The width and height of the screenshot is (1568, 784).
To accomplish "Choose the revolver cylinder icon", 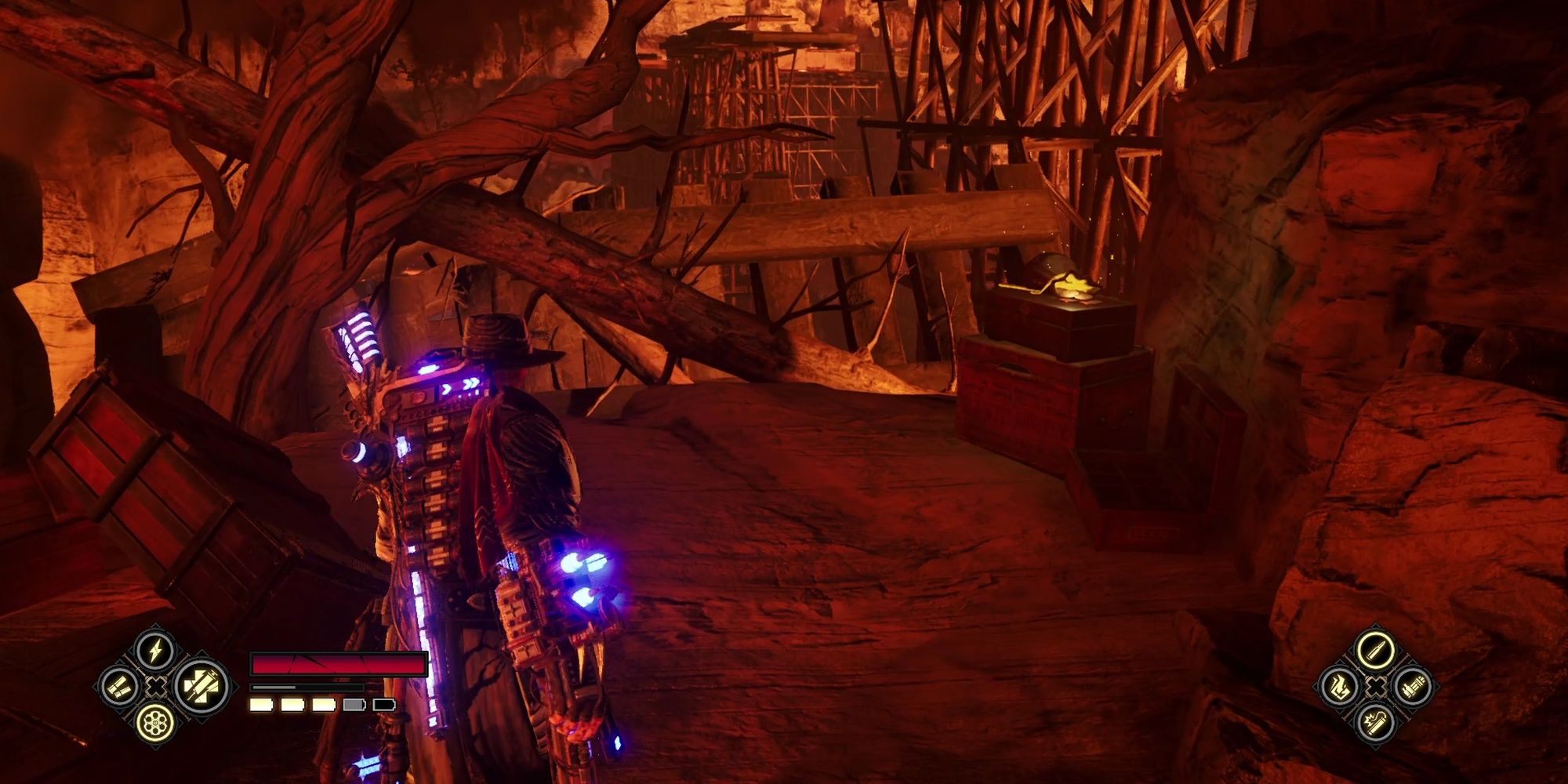I will coord(155,723).
